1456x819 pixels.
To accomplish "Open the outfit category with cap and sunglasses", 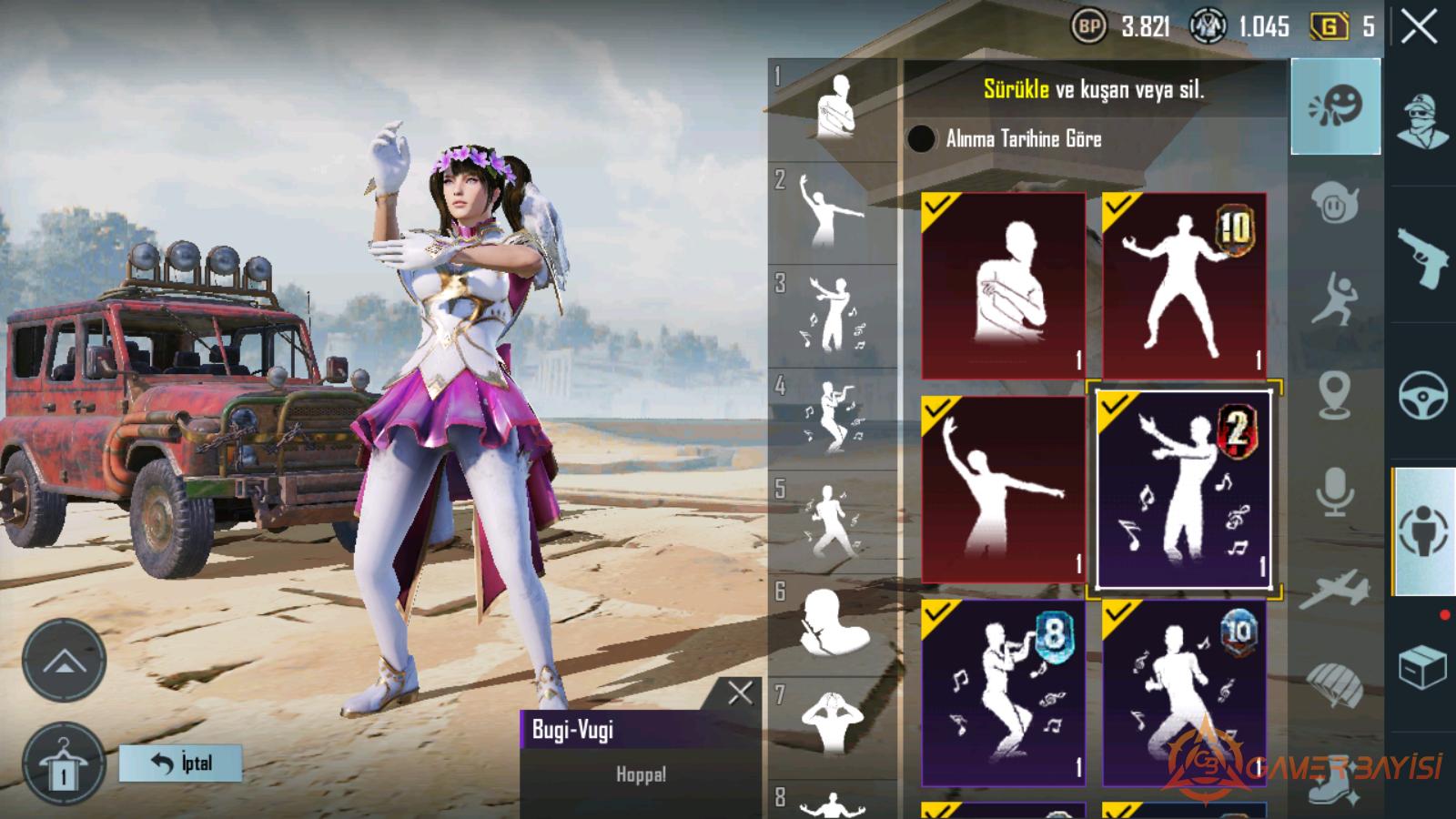I will 1422,121.
